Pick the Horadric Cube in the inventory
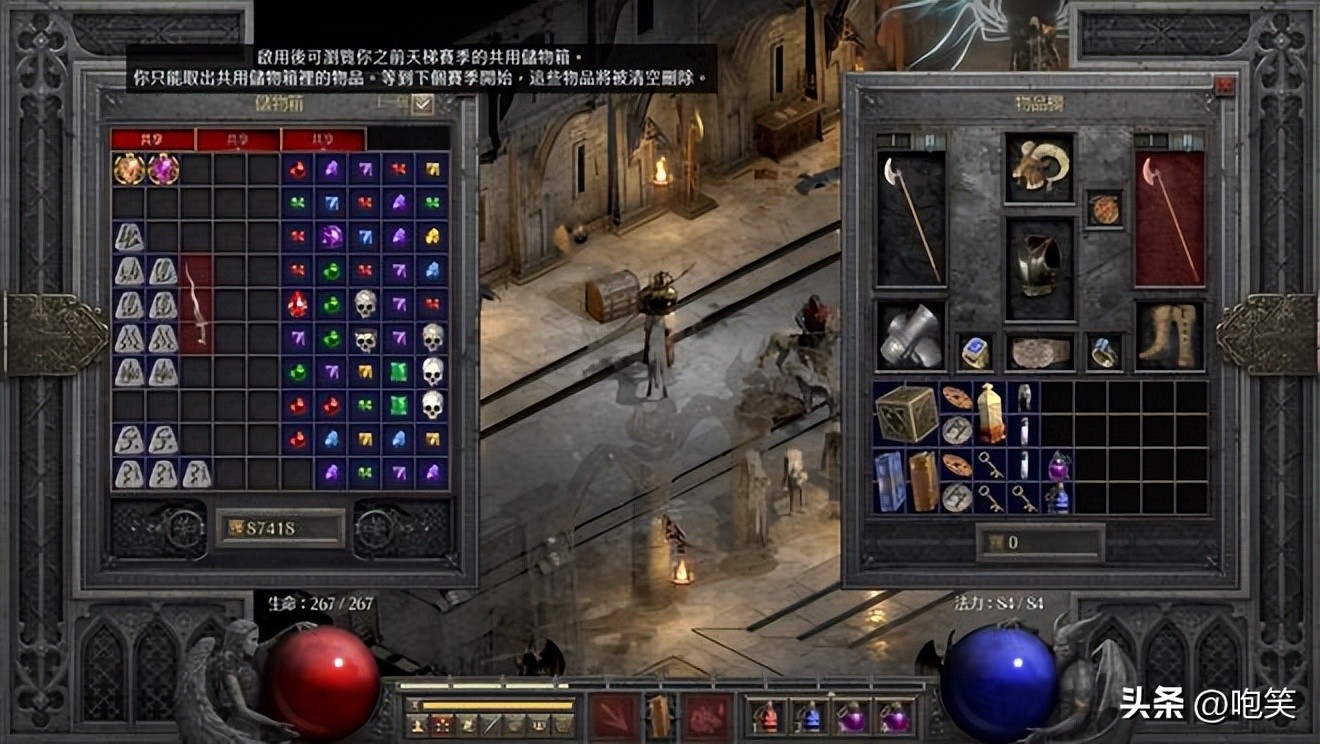Viewport: 1320px width, 744px height. [906, 413]
